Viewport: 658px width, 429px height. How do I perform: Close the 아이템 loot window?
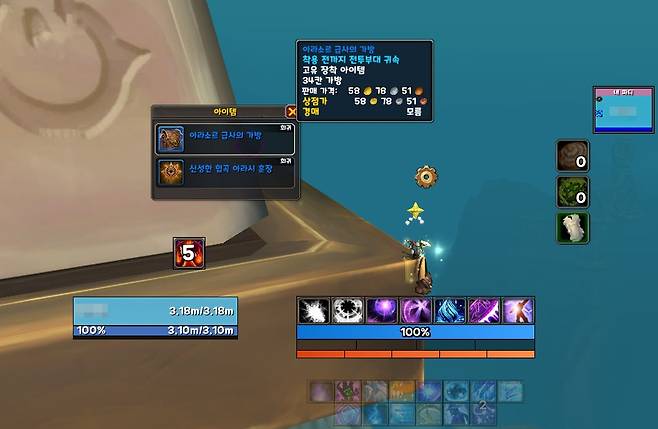click(x=292, y=112)
